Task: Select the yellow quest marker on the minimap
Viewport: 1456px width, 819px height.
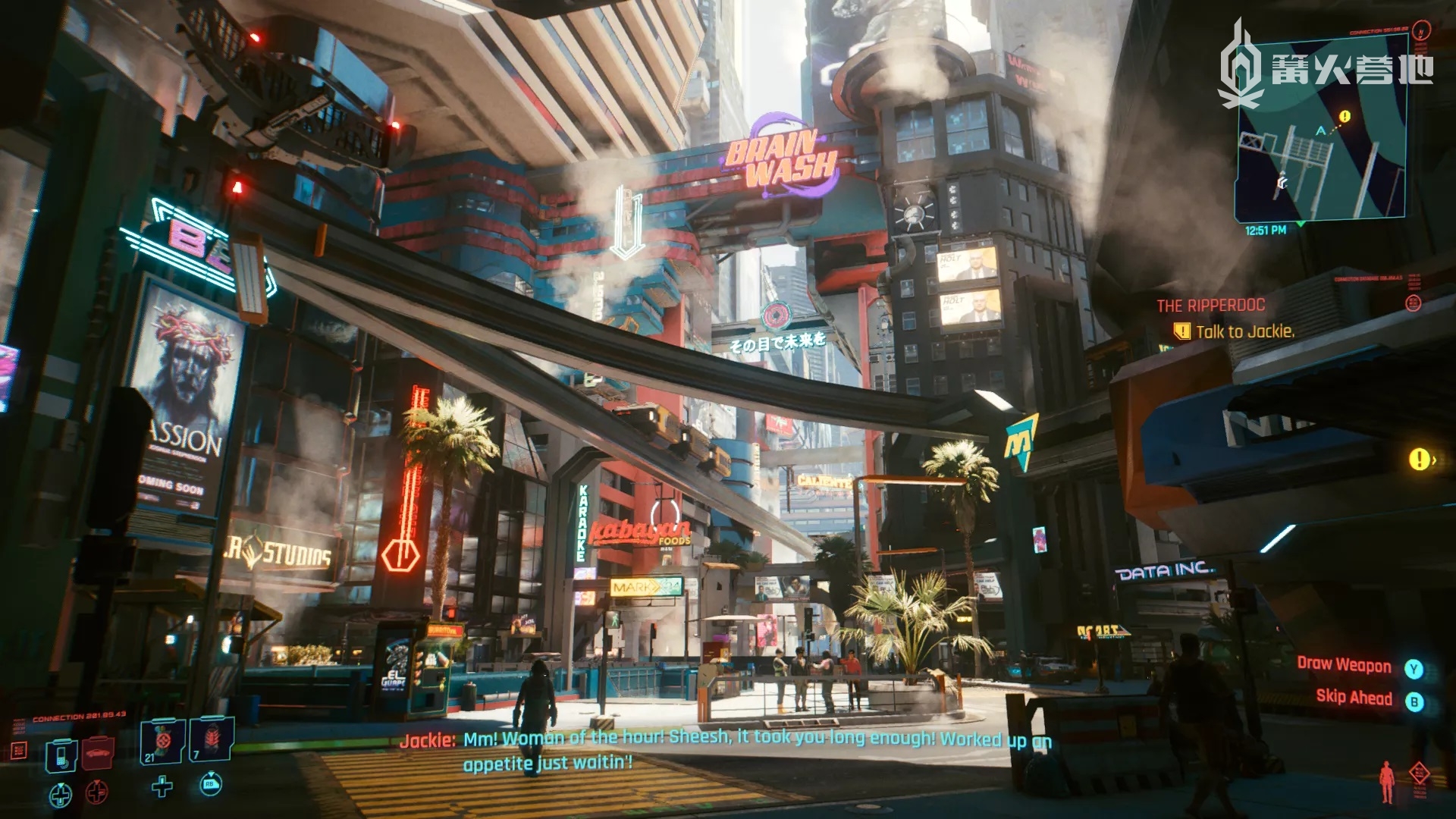Action: [1345, 117]
